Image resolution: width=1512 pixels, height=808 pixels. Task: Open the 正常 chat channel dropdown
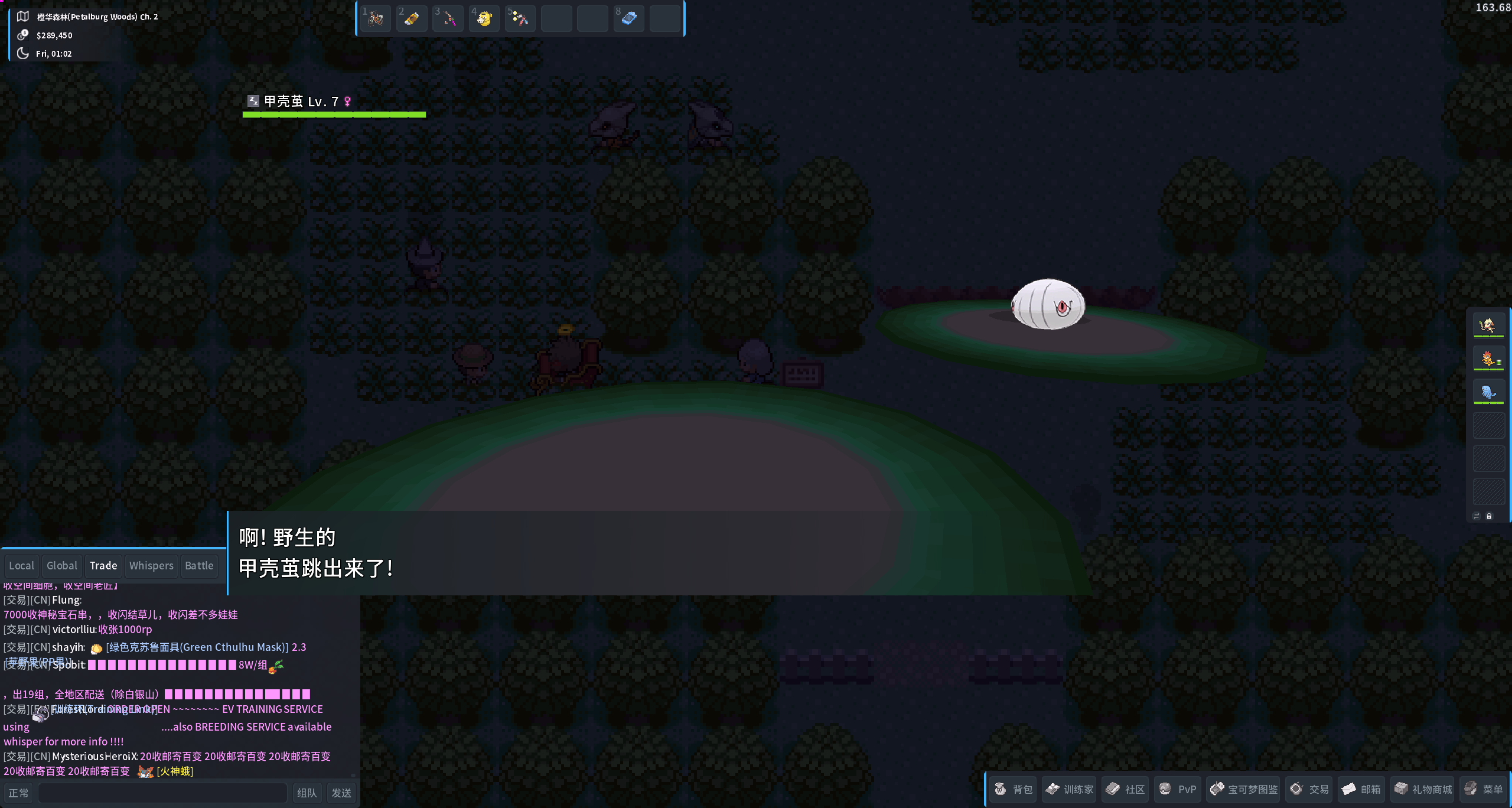(18, 793)
